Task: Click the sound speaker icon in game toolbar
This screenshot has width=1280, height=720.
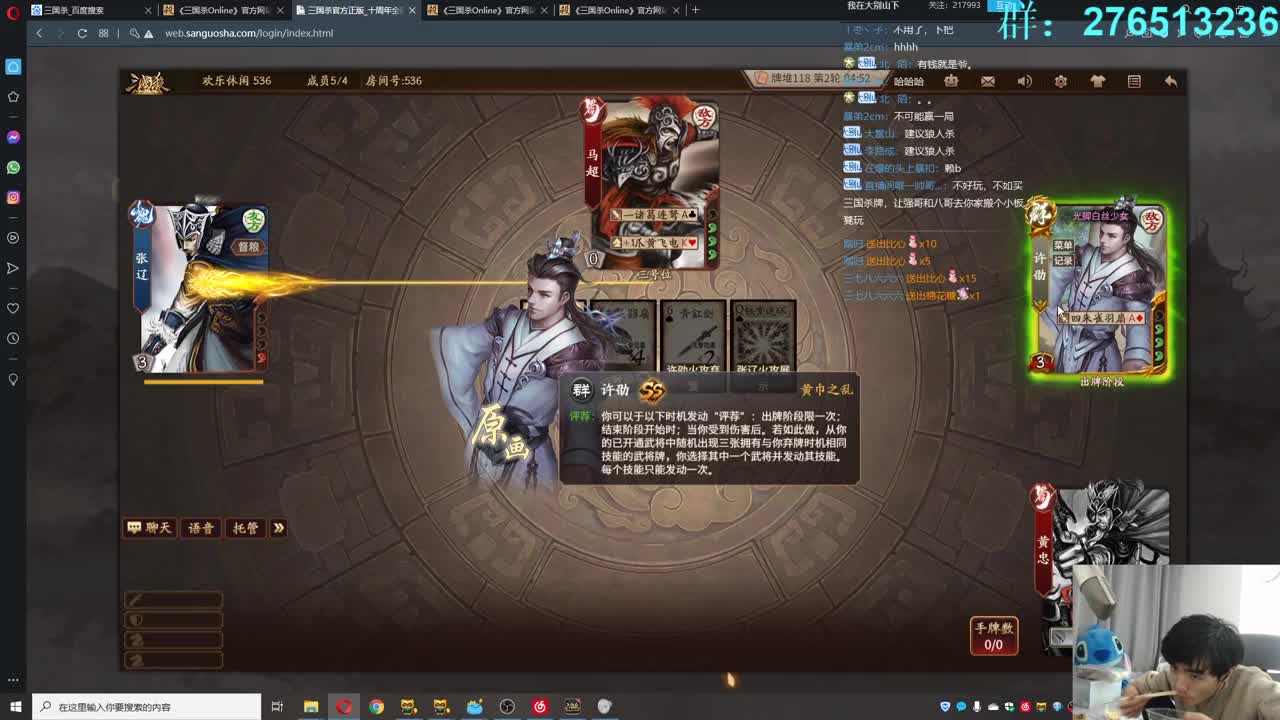Action: tap(1023, 81)
